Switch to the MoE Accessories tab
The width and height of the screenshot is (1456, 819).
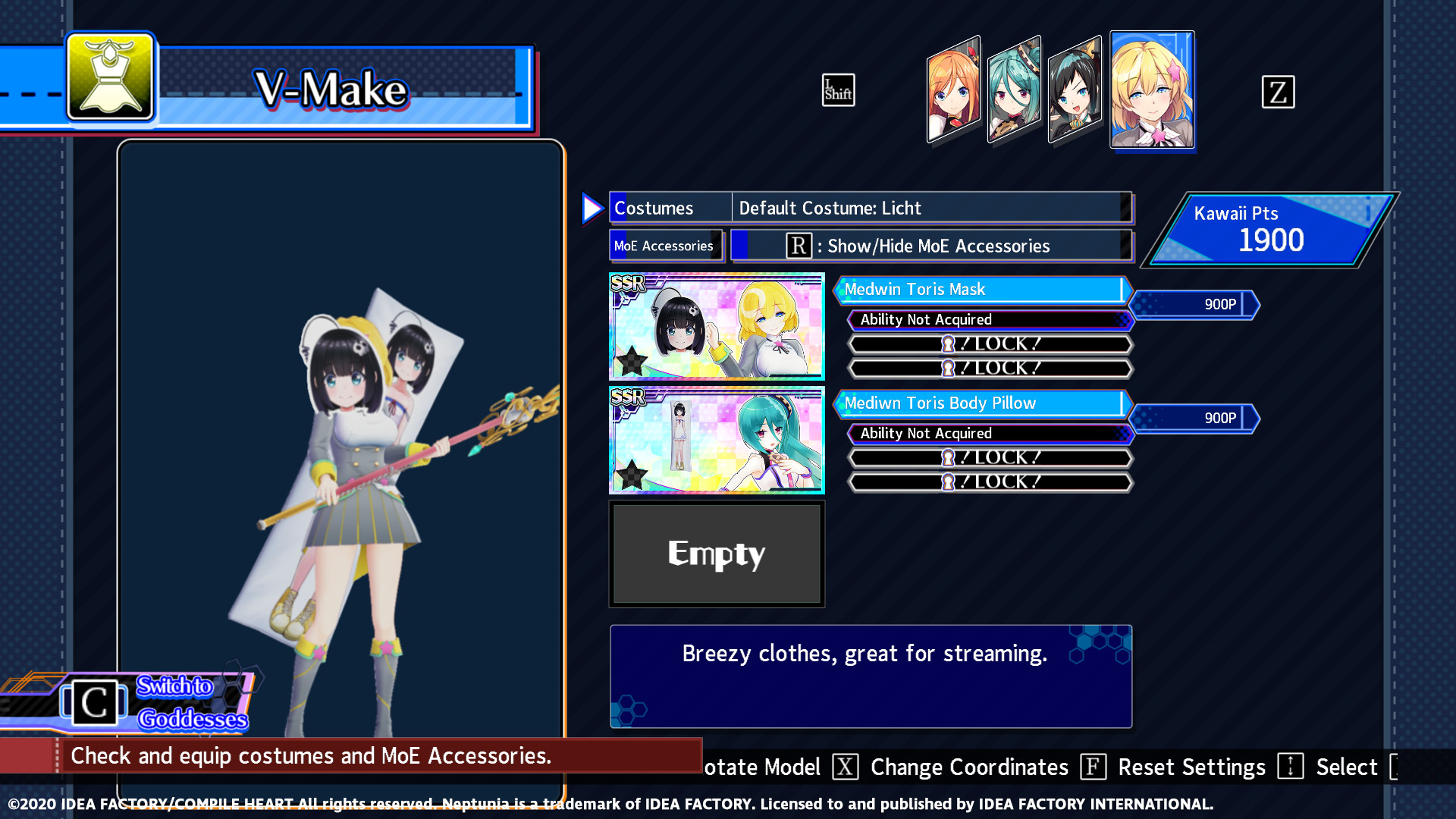[x=664, y=246]
